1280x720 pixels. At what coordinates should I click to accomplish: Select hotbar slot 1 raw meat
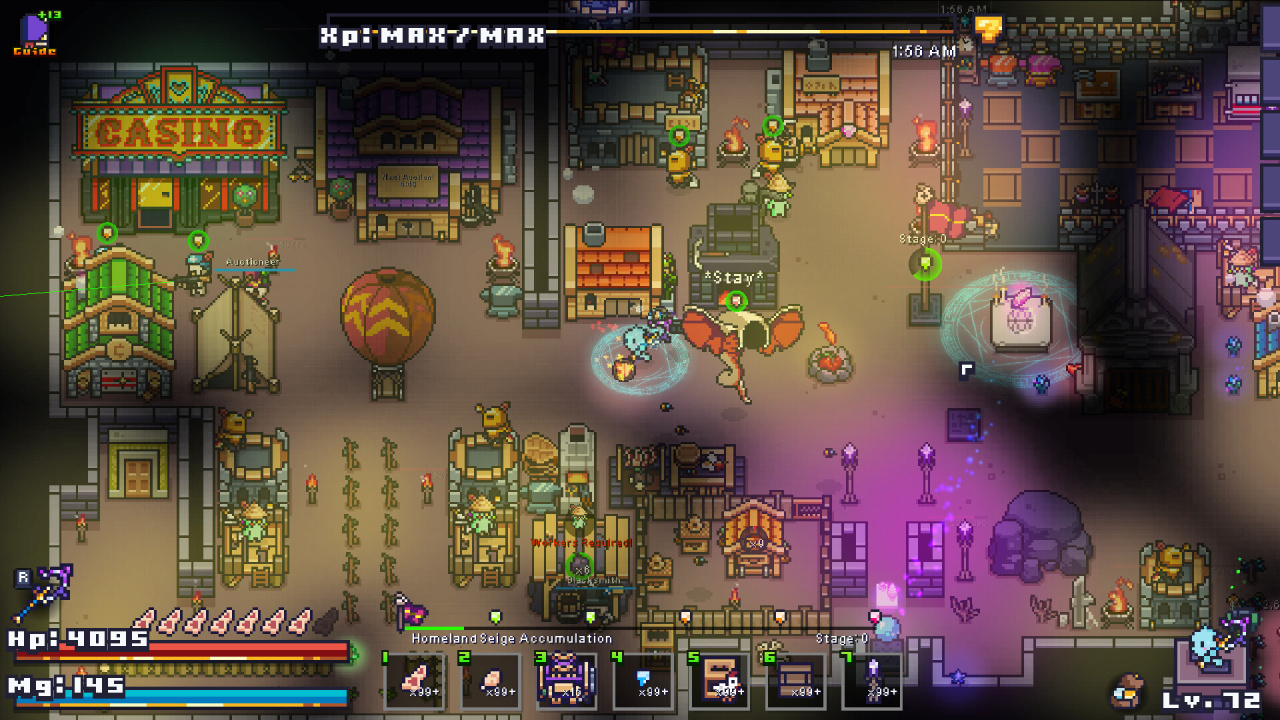pyautogui.click(x=414, y=681)
